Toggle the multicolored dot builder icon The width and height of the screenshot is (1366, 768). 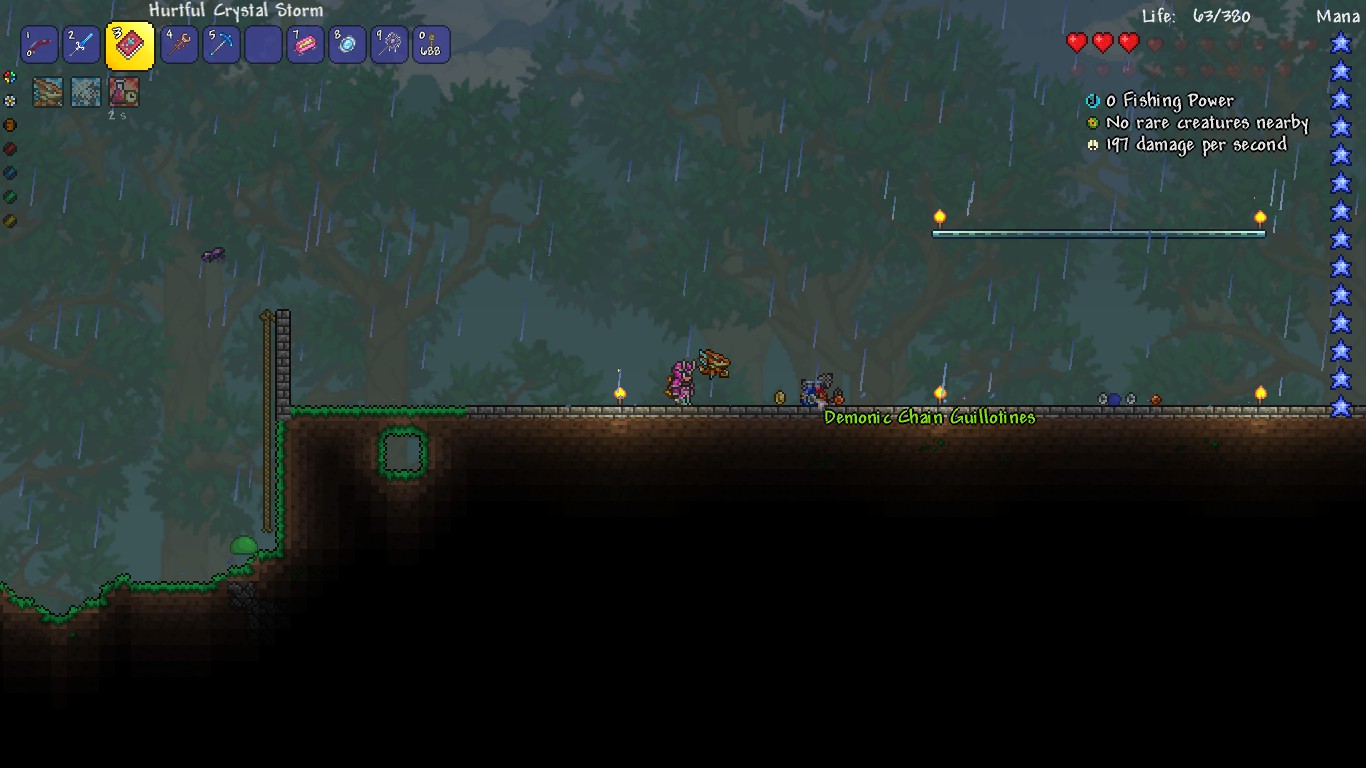(10, 77)
